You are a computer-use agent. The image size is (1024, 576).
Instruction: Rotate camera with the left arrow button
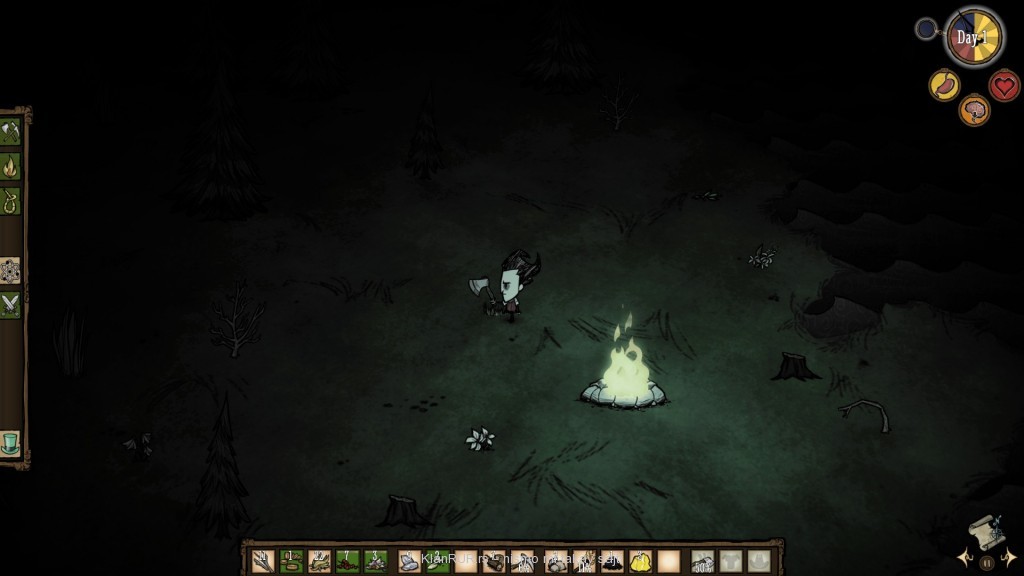[964, 558]
